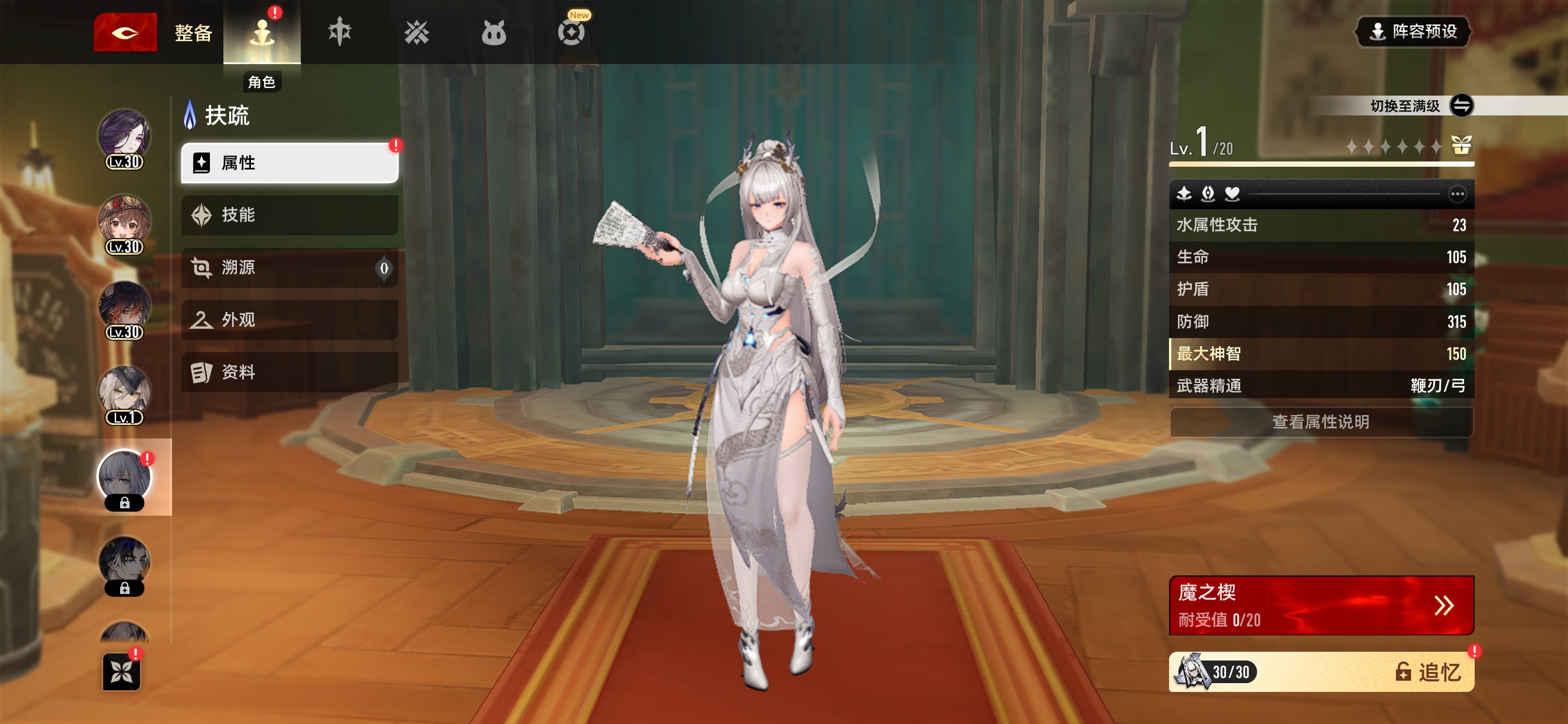This screenshot has width=1568, height=724.
Task: Open the tab marked New
Action: 571,31
